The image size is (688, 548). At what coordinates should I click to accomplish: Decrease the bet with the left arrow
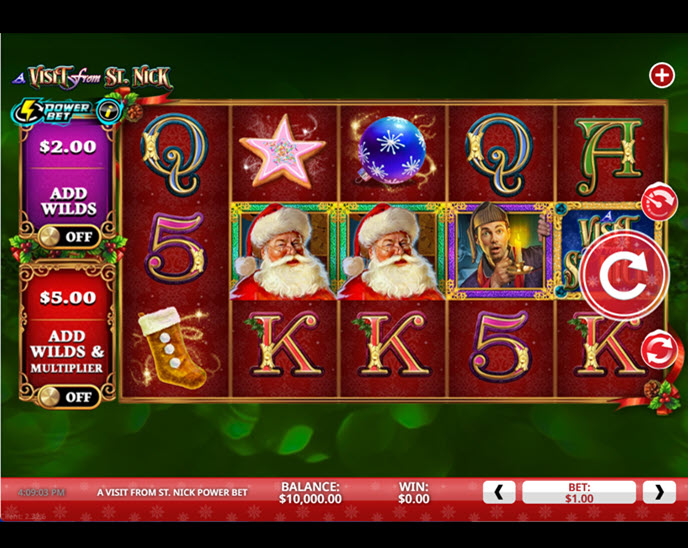click(x=499, y=492)
